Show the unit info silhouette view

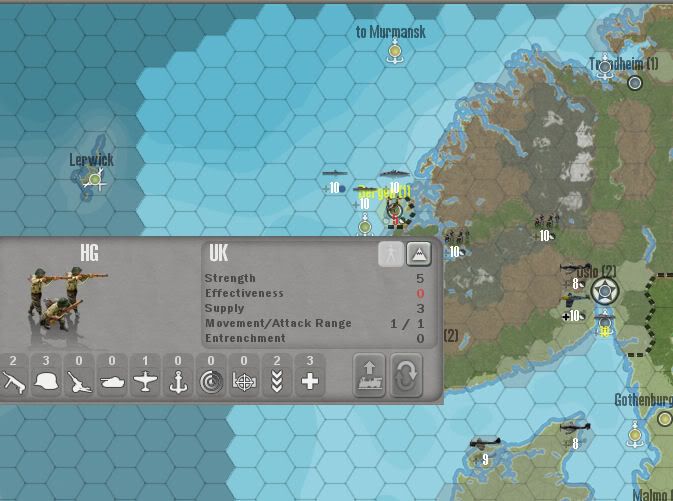[x=391, y=254]
